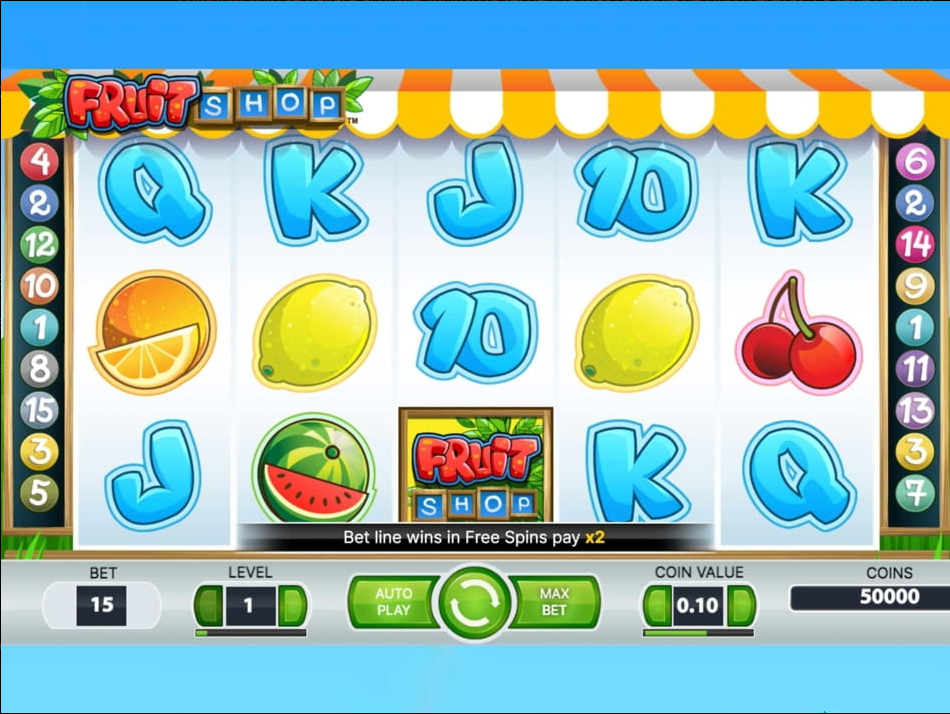Show bet line number 6
950x714 pixels.
tap(914, 162)
